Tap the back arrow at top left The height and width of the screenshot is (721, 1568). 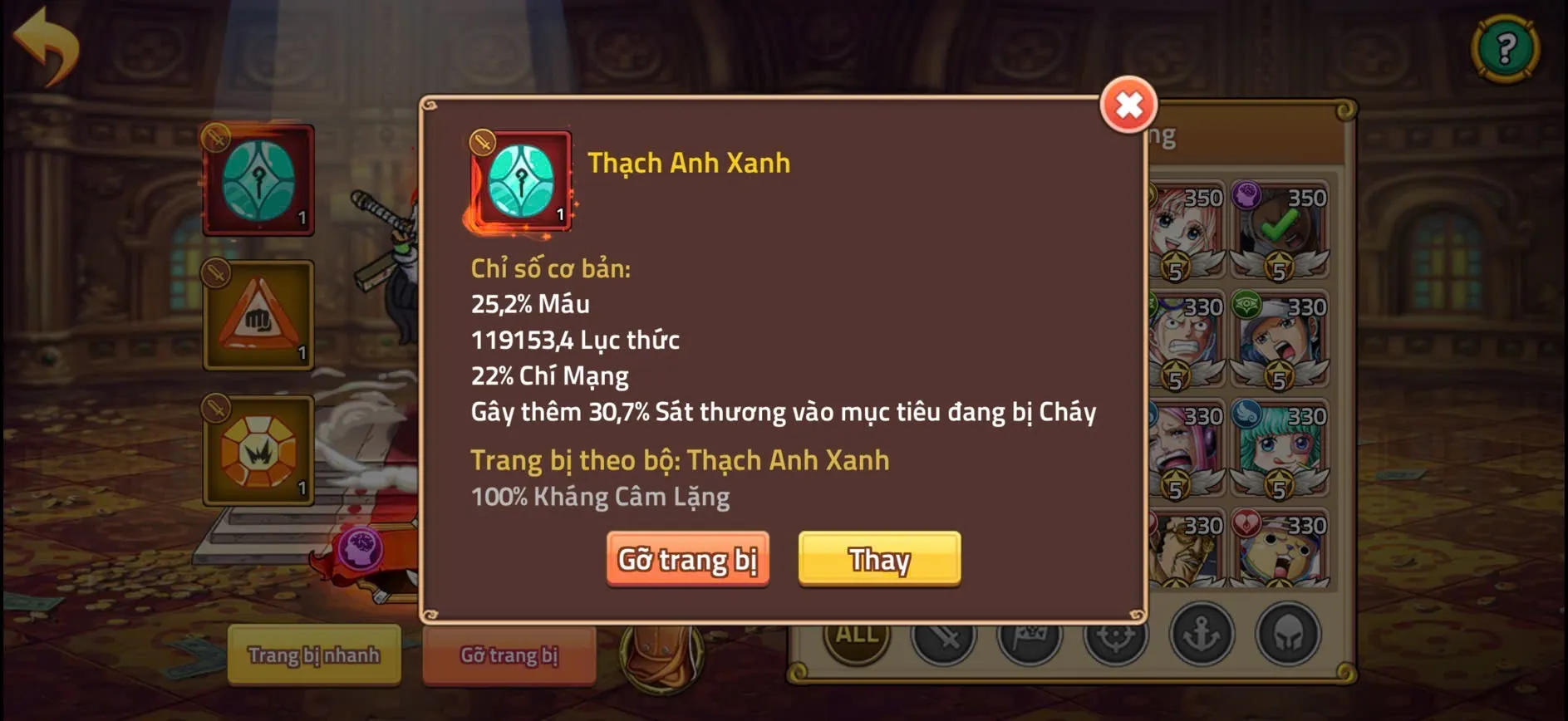pos(47,46)
